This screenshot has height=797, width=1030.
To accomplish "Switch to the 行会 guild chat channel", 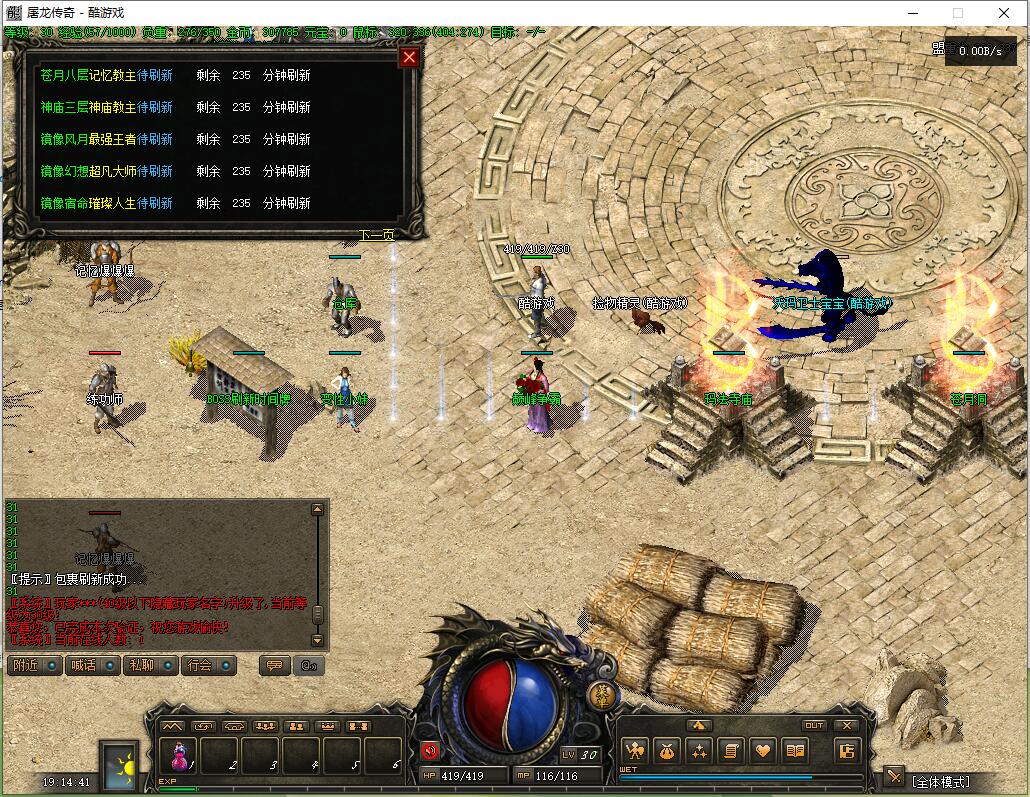I will point(207,665).
